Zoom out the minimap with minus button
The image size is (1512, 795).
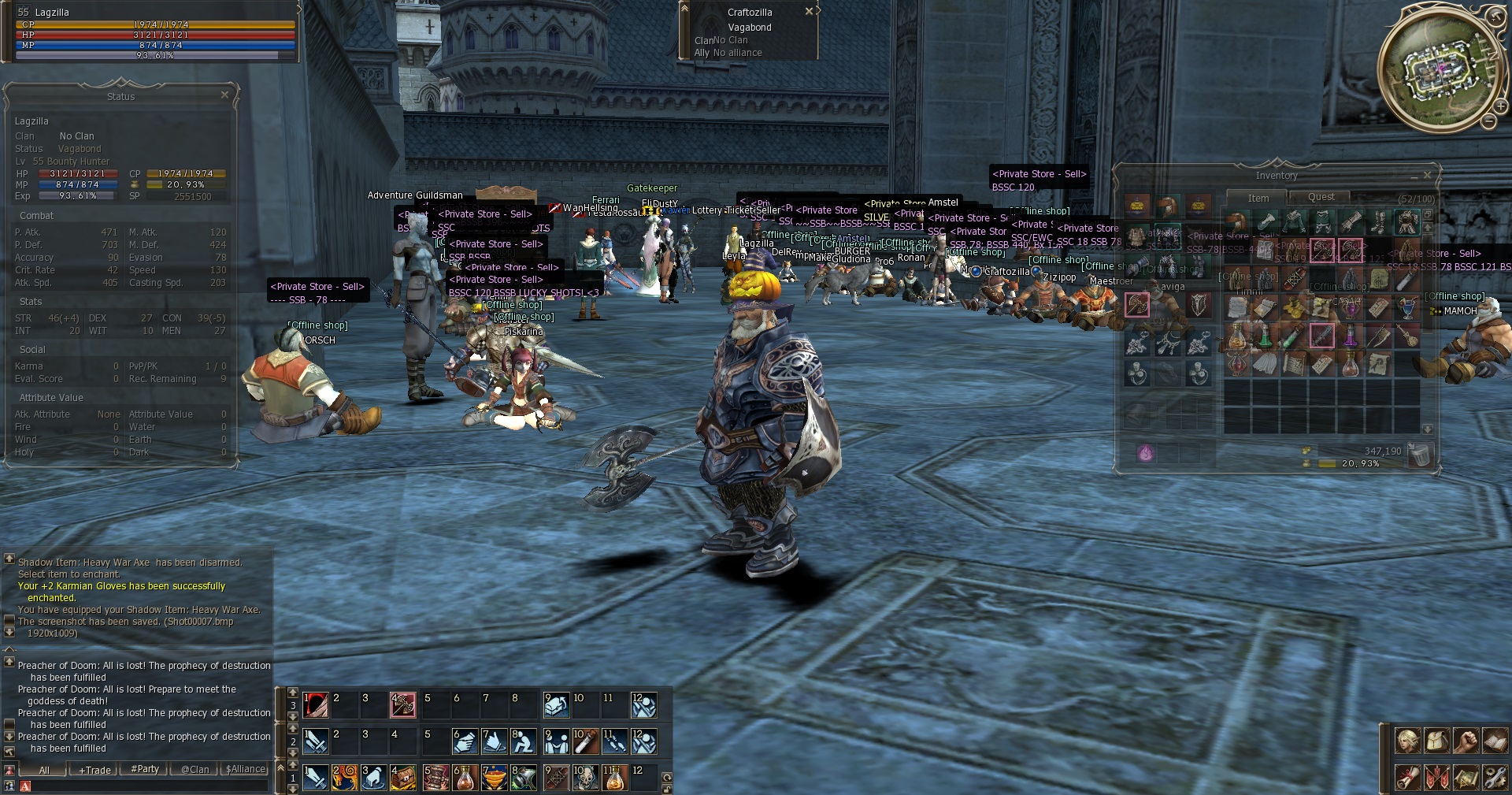pos(1489,121)
